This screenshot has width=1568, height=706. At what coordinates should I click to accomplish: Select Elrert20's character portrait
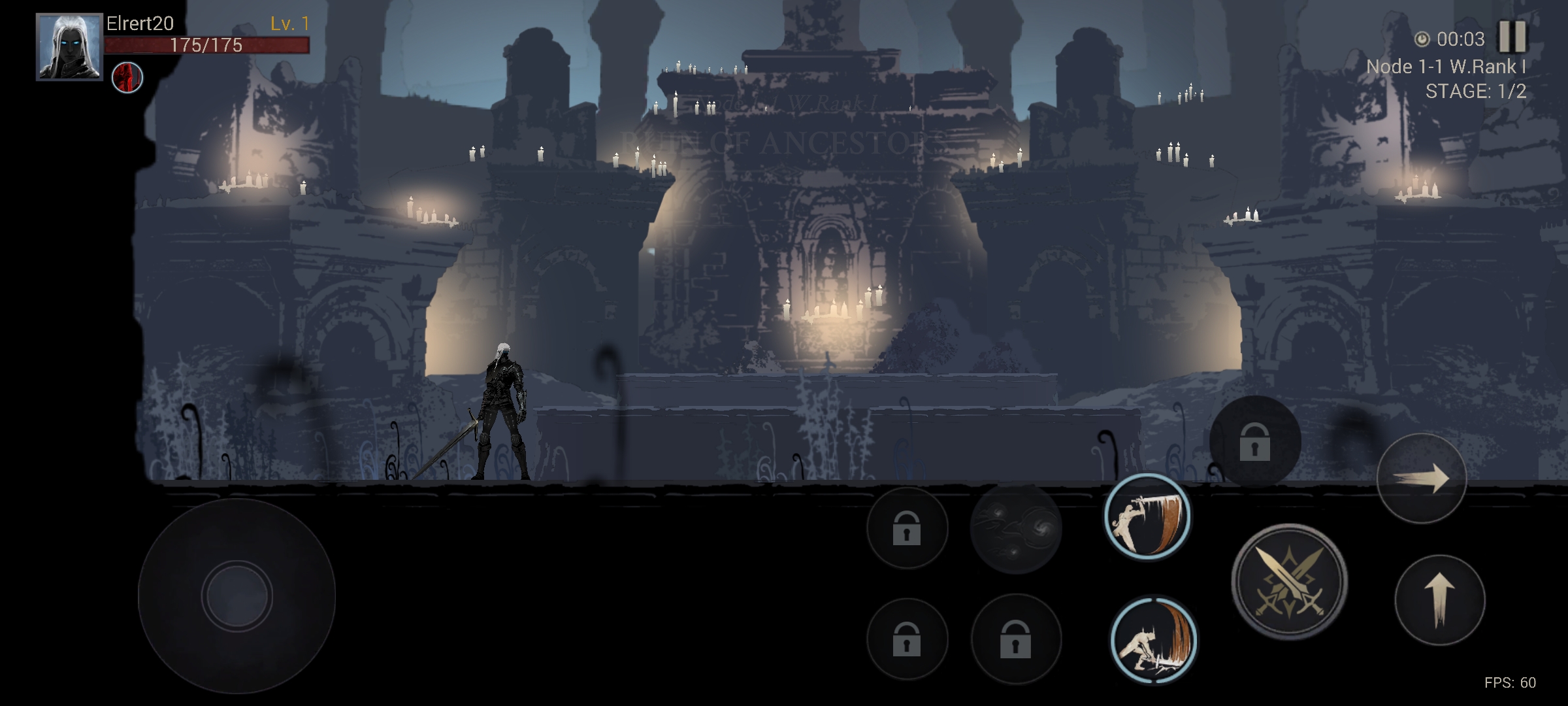coord(69,42)
